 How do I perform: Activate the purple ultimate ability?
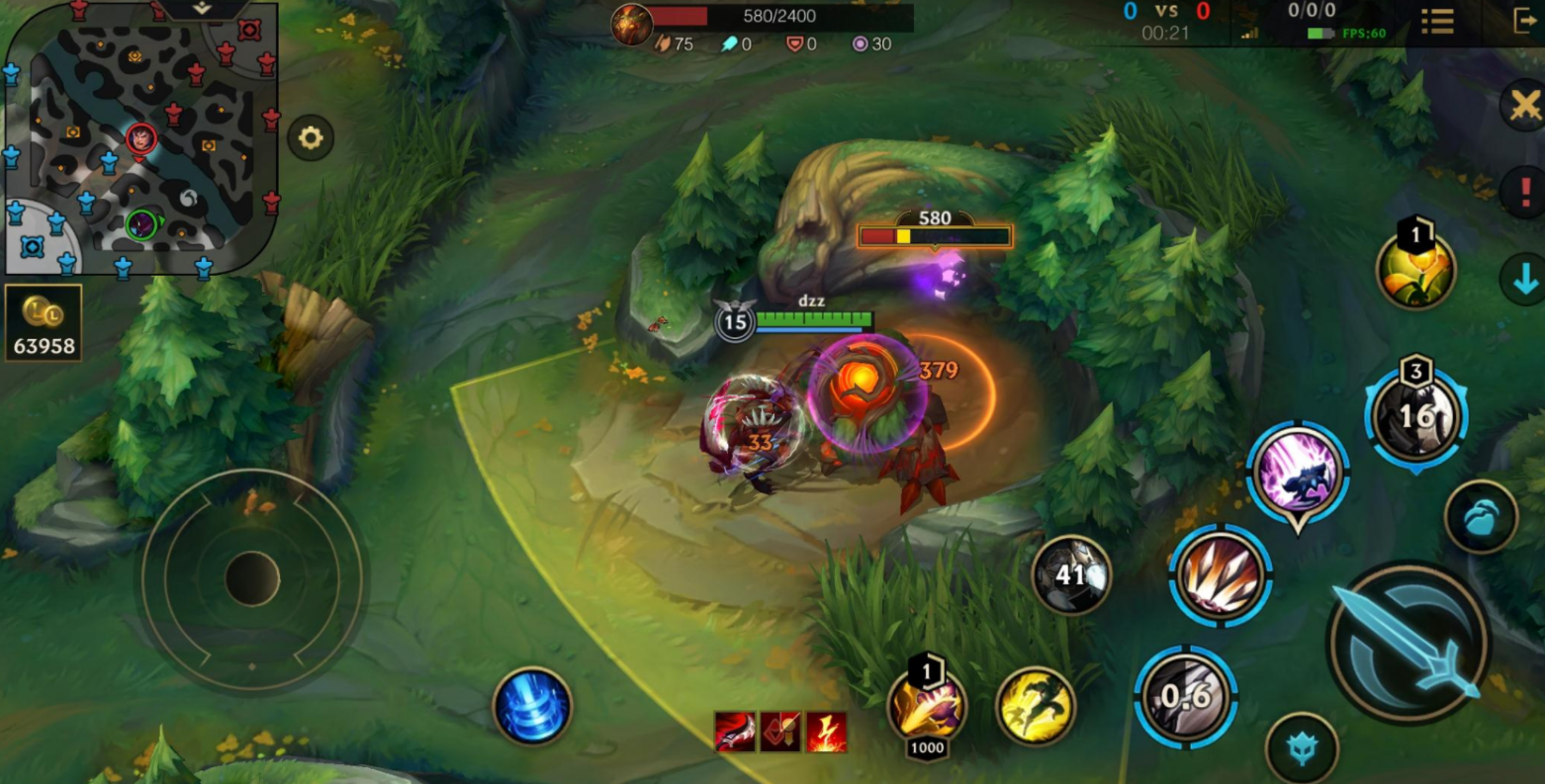1298,474
